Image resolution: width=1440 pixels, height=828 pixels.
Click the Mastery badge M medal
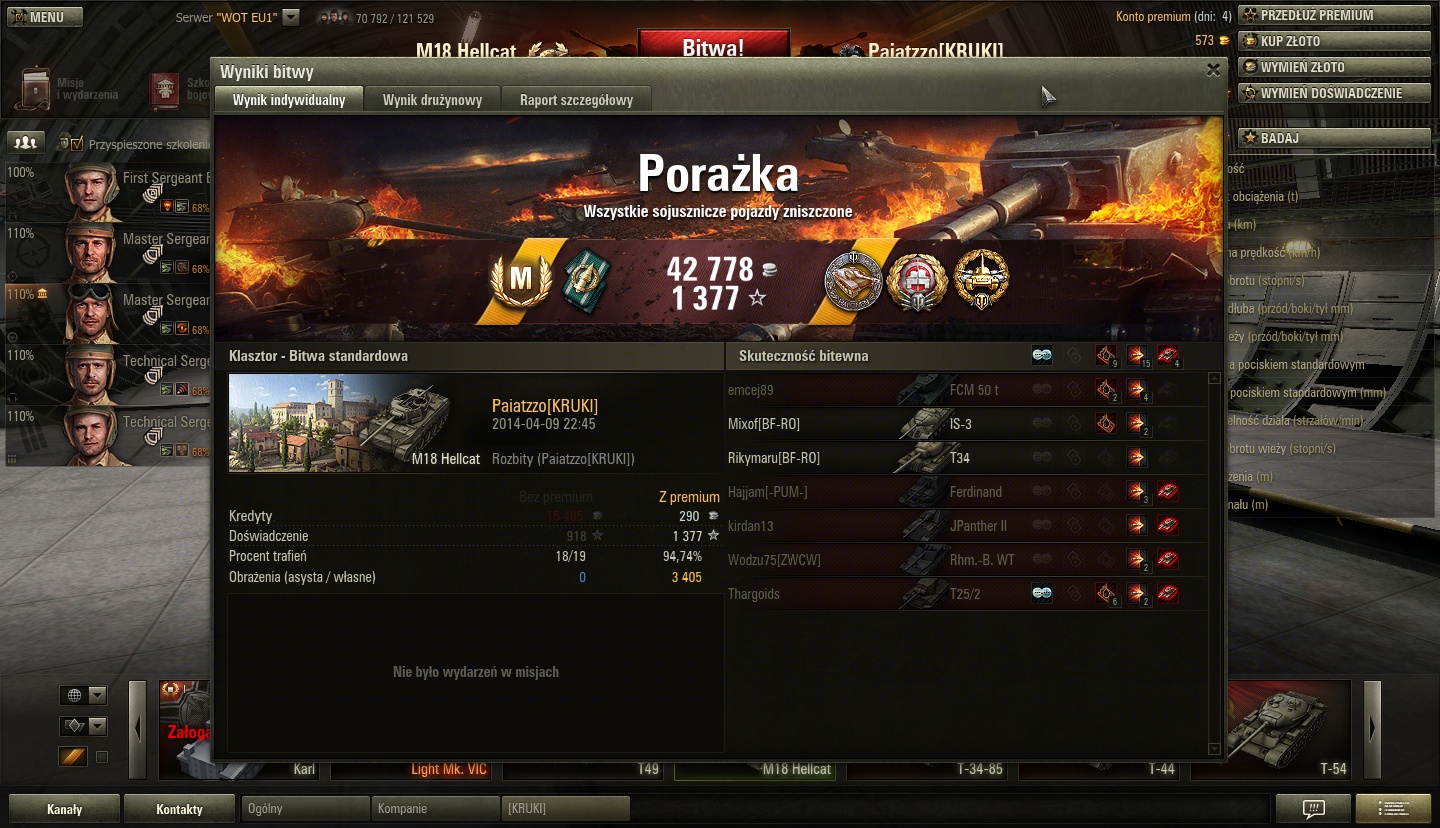(x=520, y=280)
